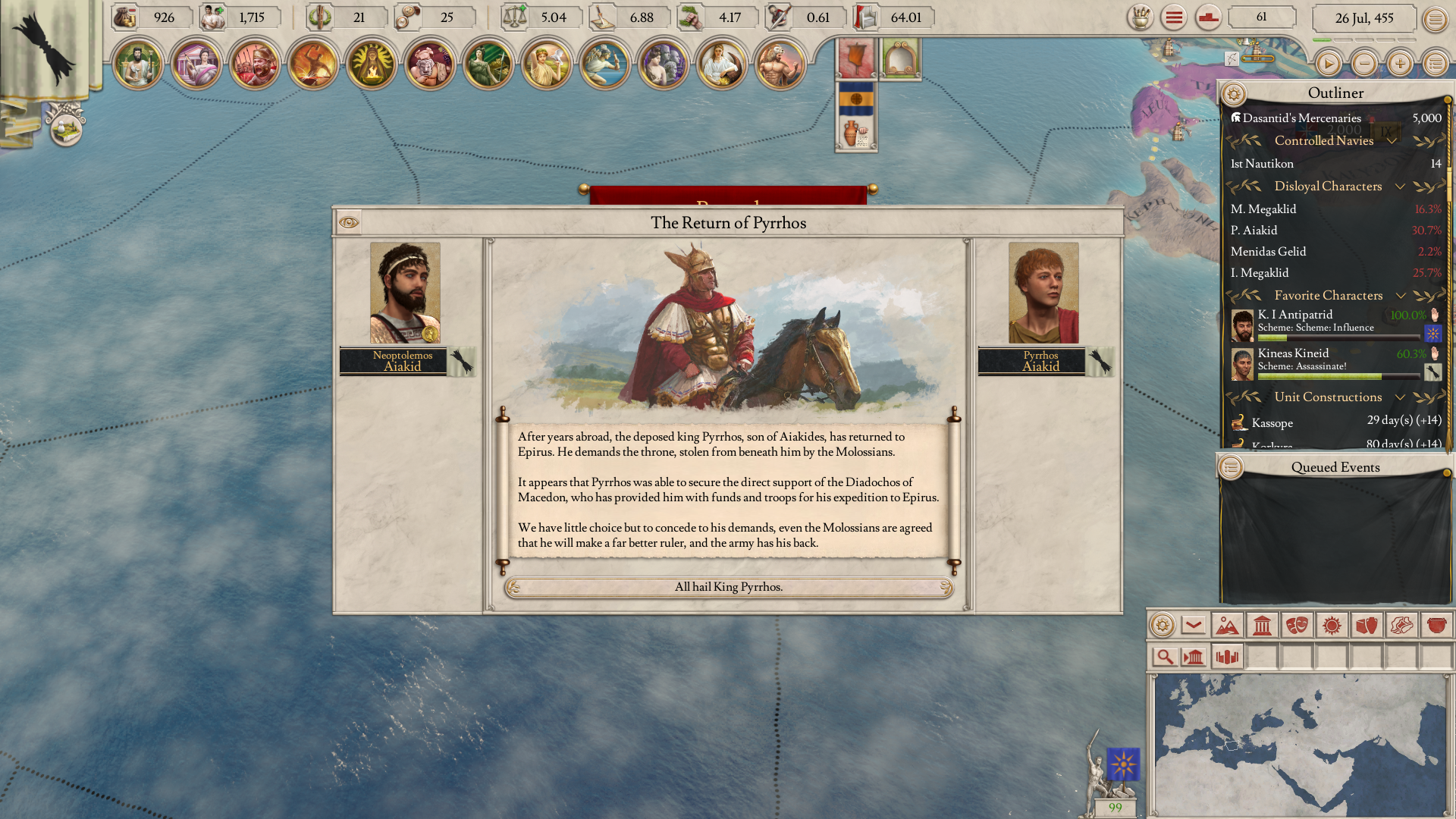This screenshot has width=1456, height=819.
Task: Toggle the thumbs-up pin for K. I Antipatrid
Action: pos(1434,316)
